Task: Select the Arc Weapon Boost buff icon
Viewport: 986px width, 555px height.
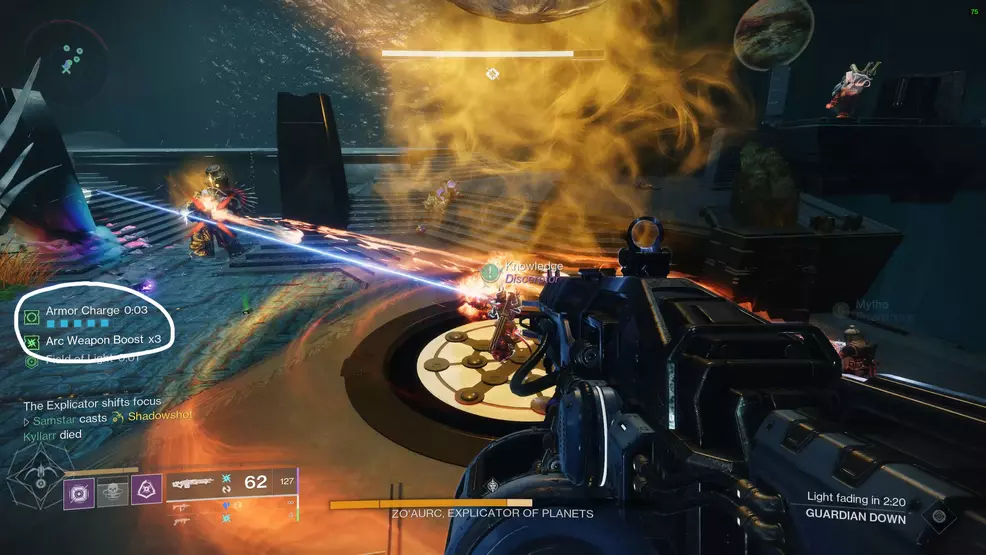Action: pos(32,342)
